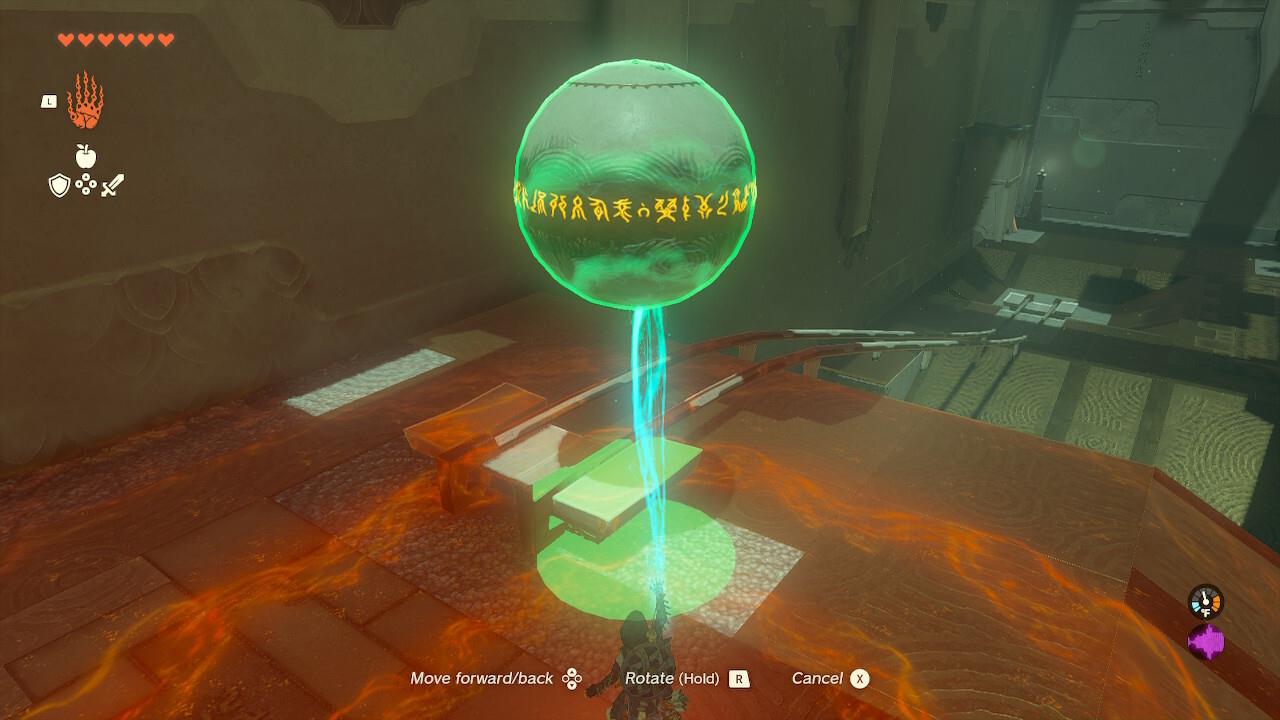The image size is (1280, 720).
Task: Click the temperature gauge showing °F
Action: pos(1205,602)
